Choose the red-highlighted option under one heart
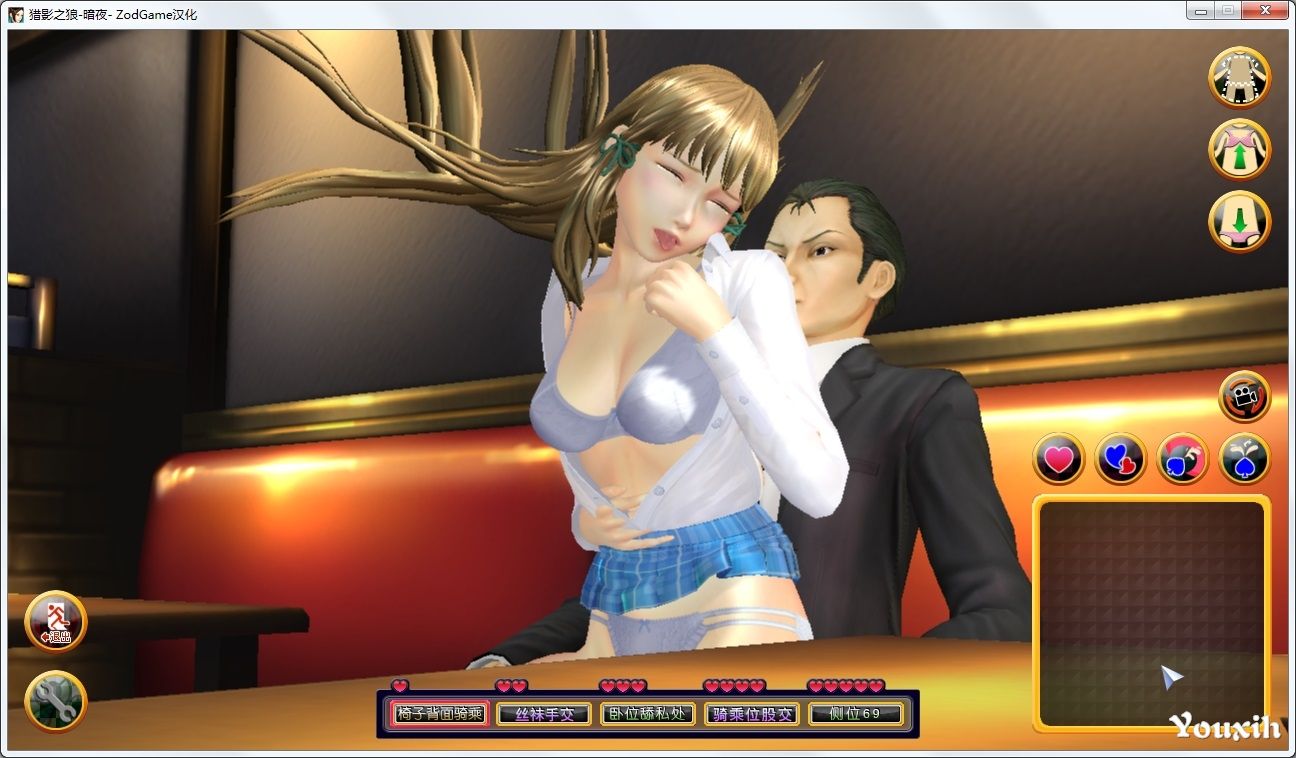The image size is (1296, 758). point(439,714)
